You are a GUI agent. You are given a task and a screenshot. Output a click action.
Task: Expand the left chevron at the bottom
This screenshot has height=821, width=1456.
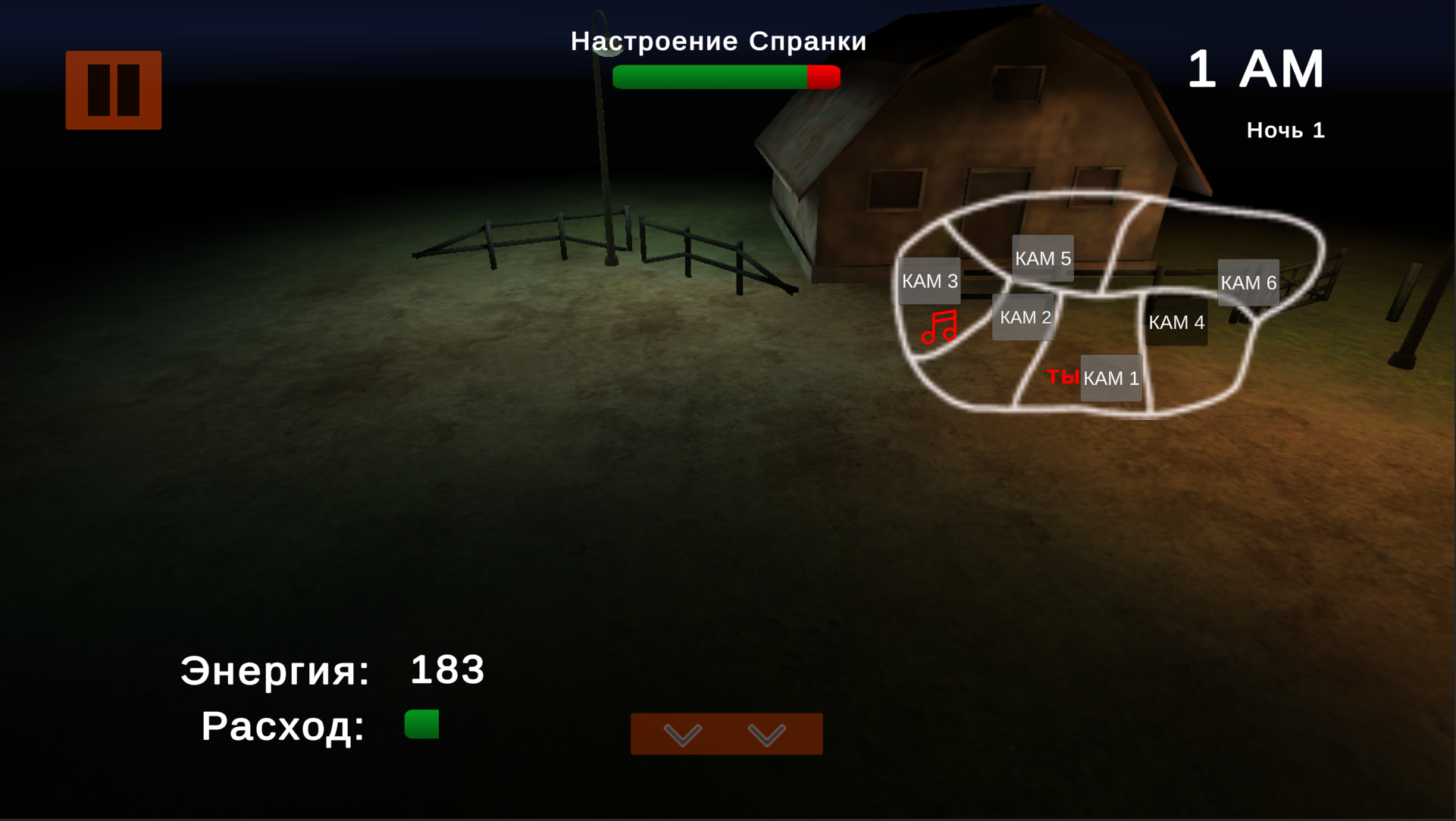pos(683,734)
